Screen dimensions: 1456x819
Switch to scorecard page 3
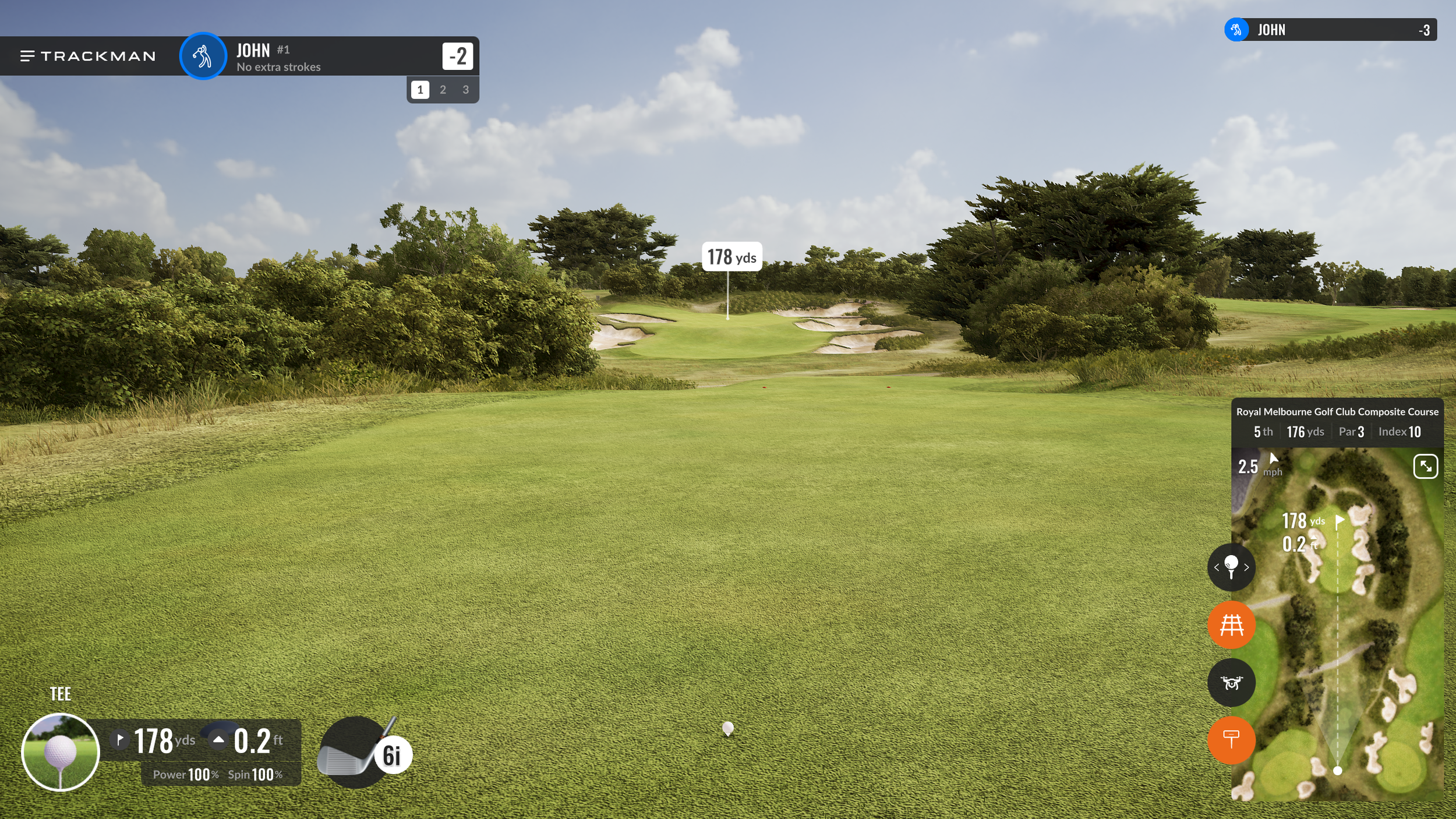(465, 90)
